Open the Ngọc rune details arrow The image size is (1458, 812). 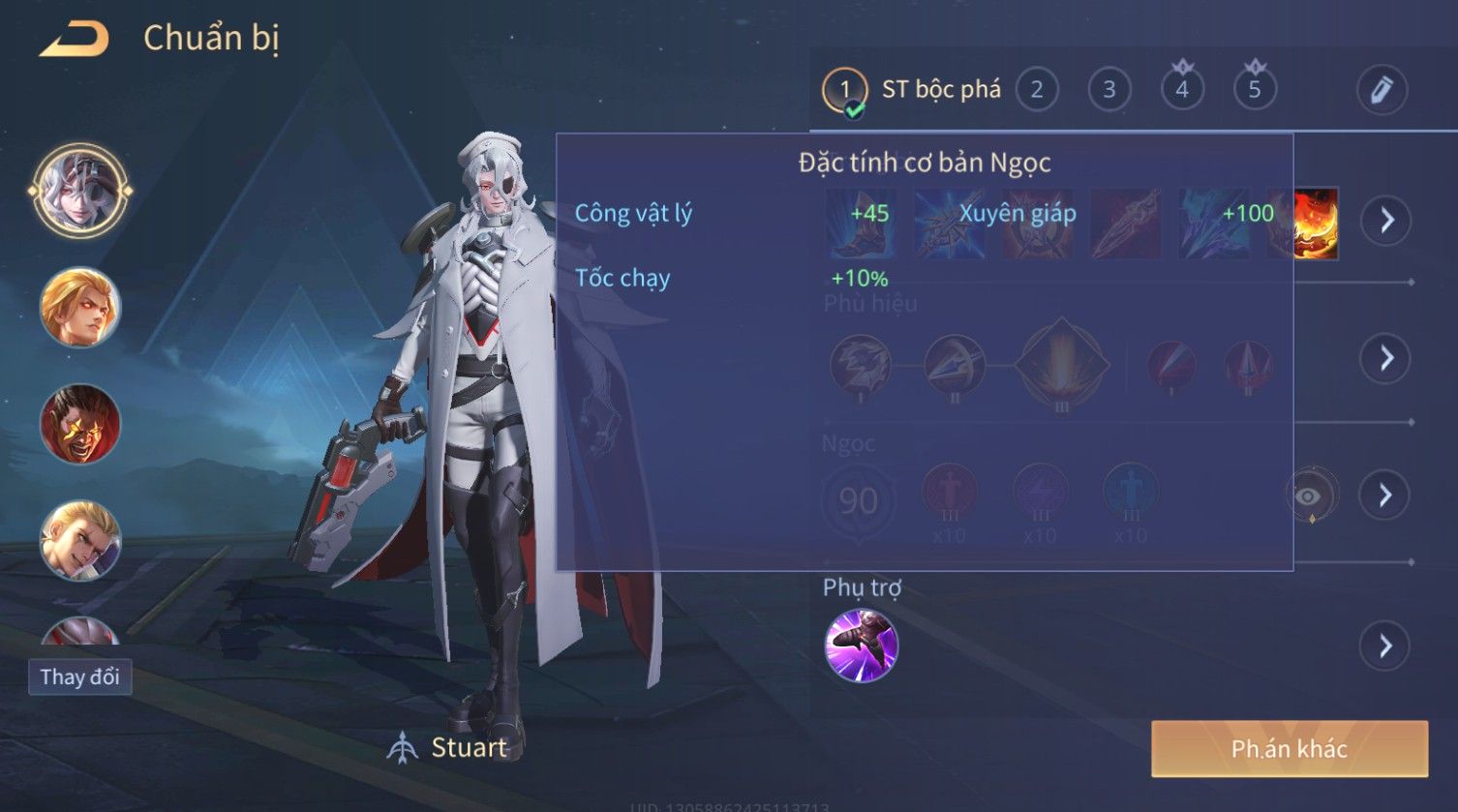coord(1386,496)
